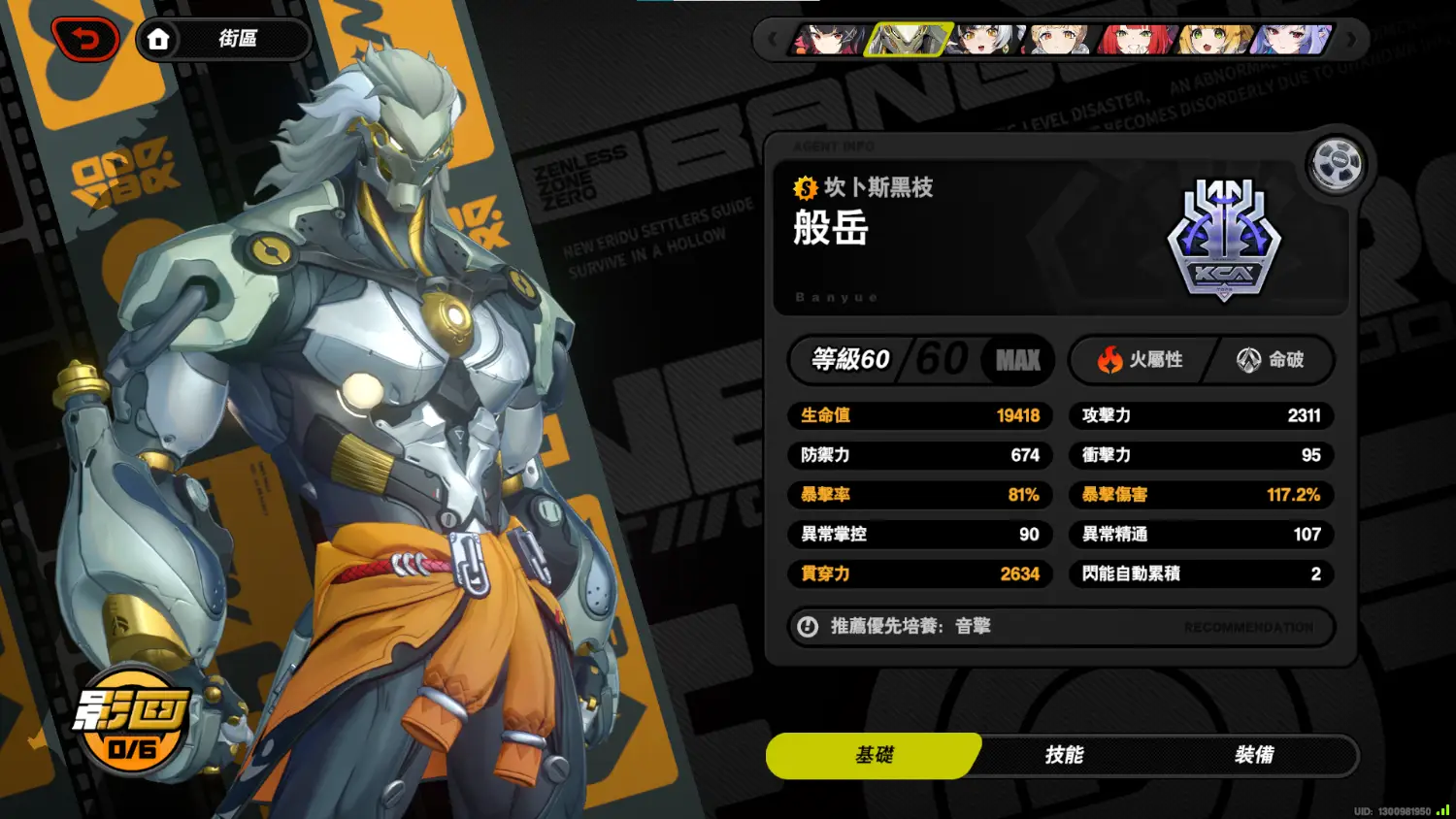Pick the blonde agent with orange eyes
Image resolution: width=1456 pixels, height=819 pixels.
[x=1061, y=40]
